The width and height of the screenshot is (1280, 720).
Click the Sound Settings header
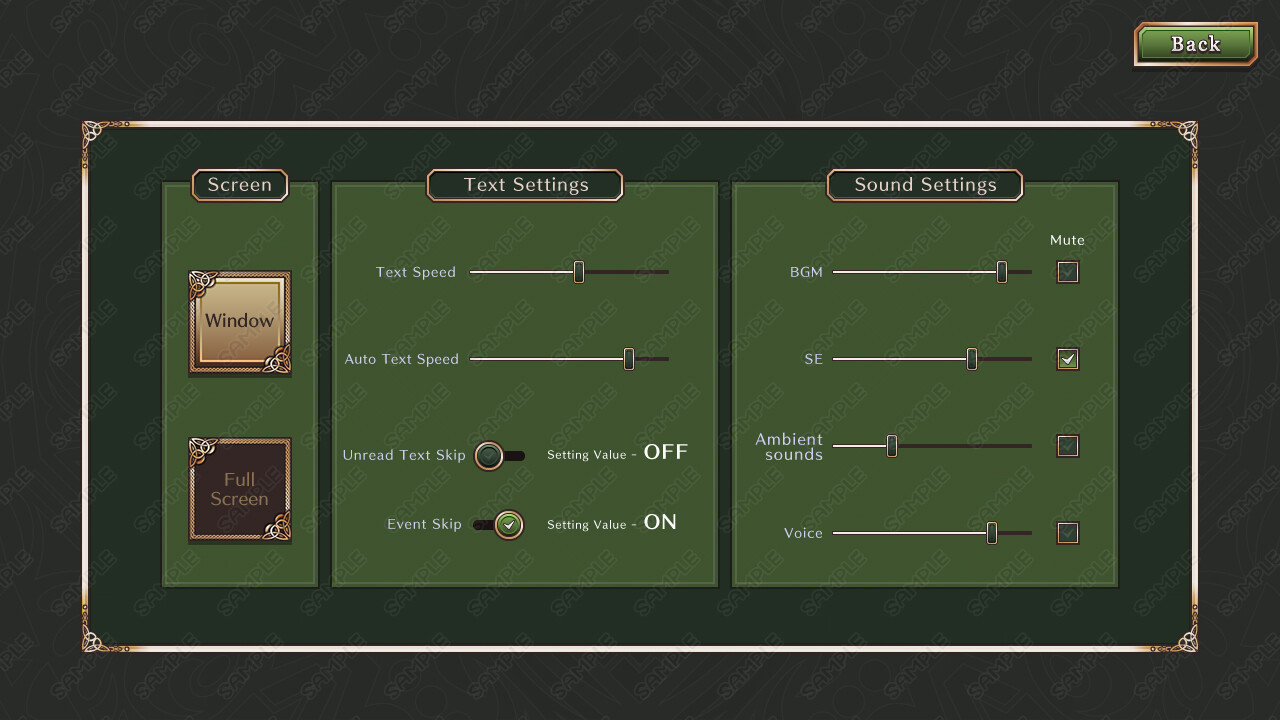(925, 185)
